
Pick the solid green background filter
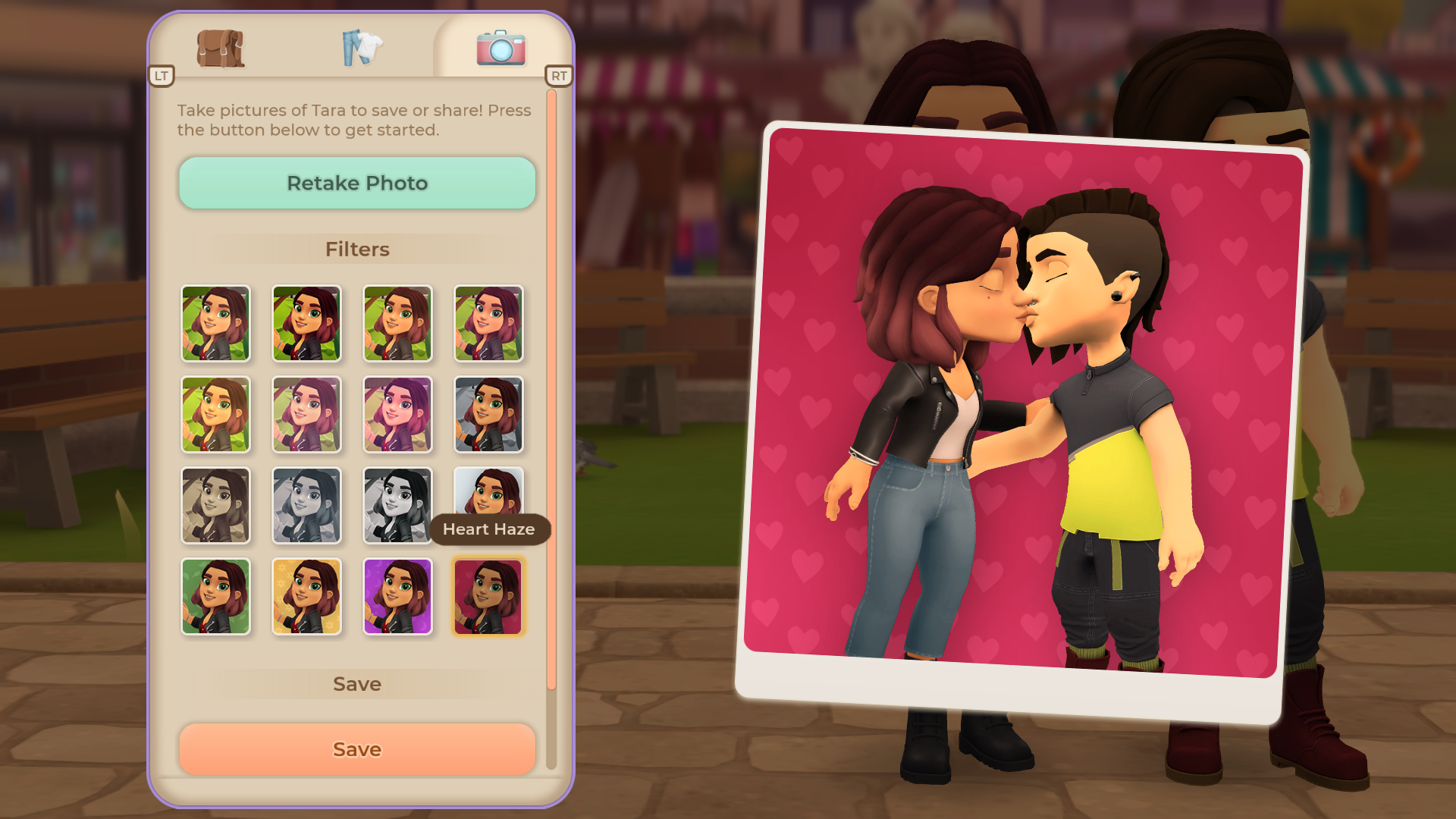pyautogui.click(x=215, y=597)
